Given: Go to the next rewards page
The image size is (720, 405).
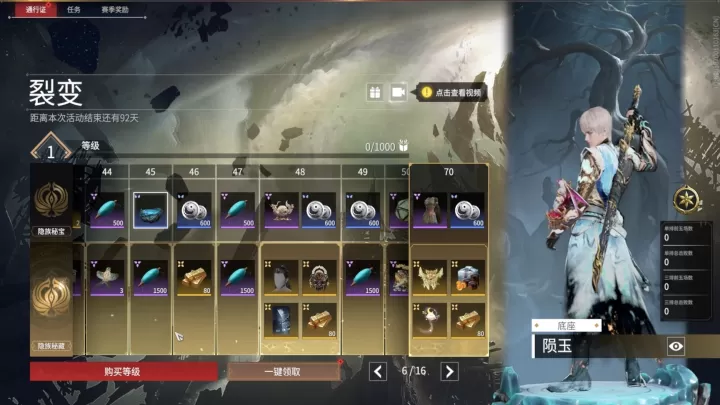Looking at the screenshot, I should tap(450, 371).
